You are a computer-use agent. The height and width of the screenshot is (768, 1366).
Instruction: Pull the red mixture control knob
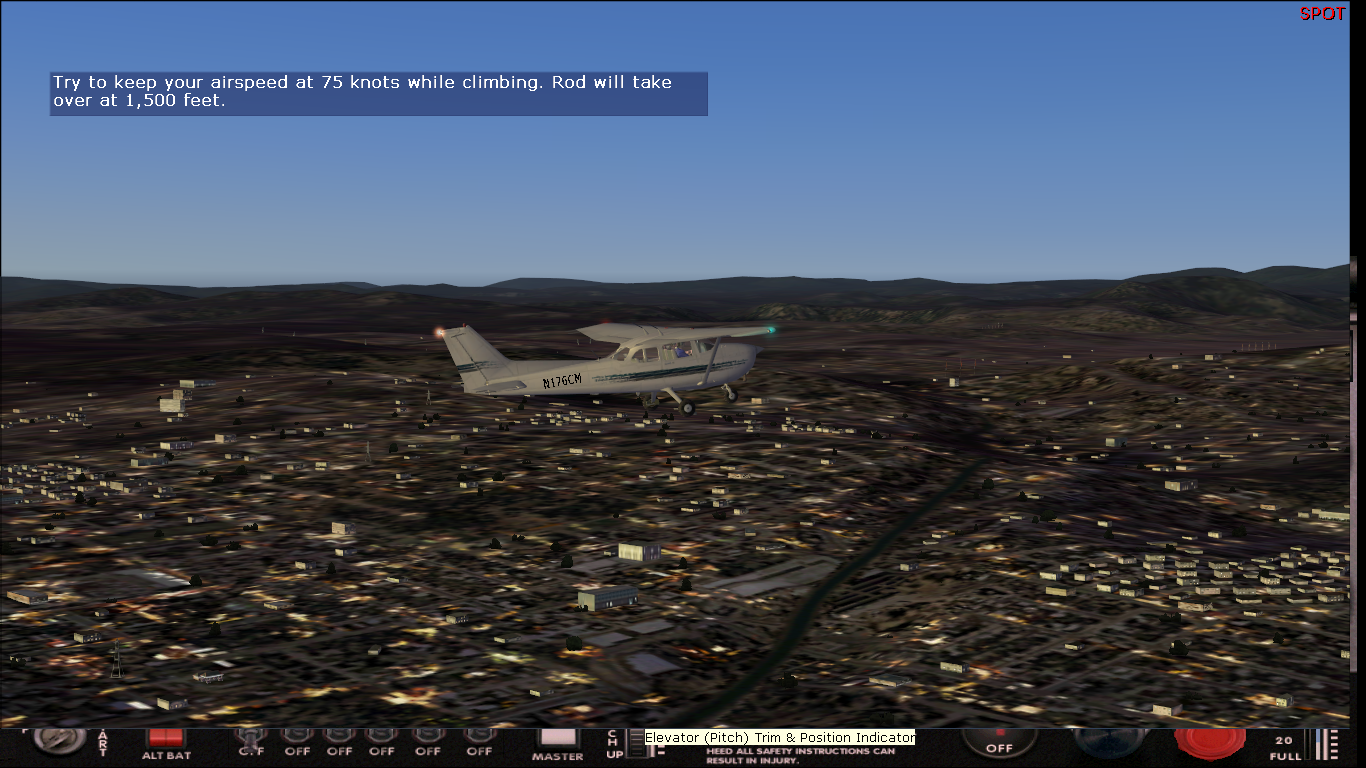(x=1210, y=741)
